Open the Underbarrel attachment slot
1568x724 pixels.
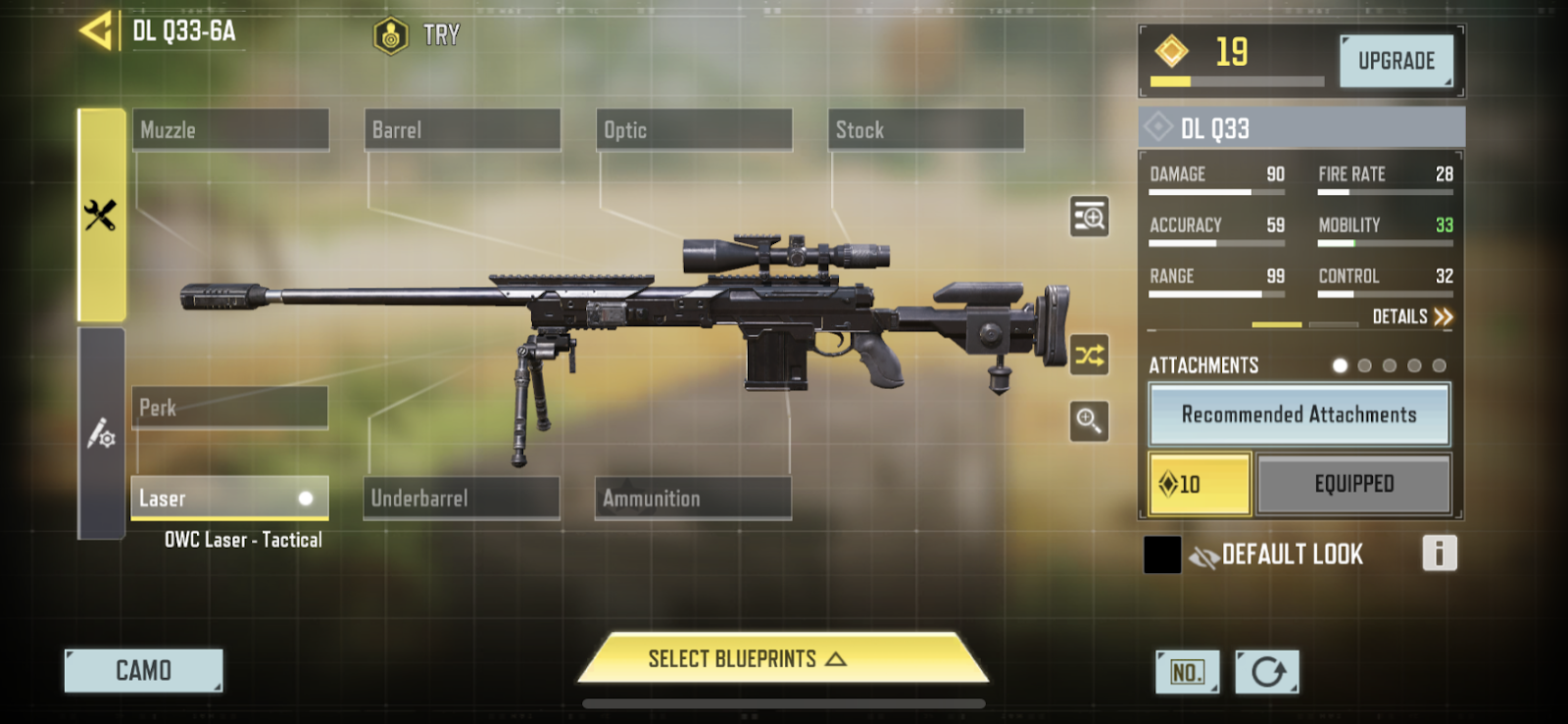[462, 498]
